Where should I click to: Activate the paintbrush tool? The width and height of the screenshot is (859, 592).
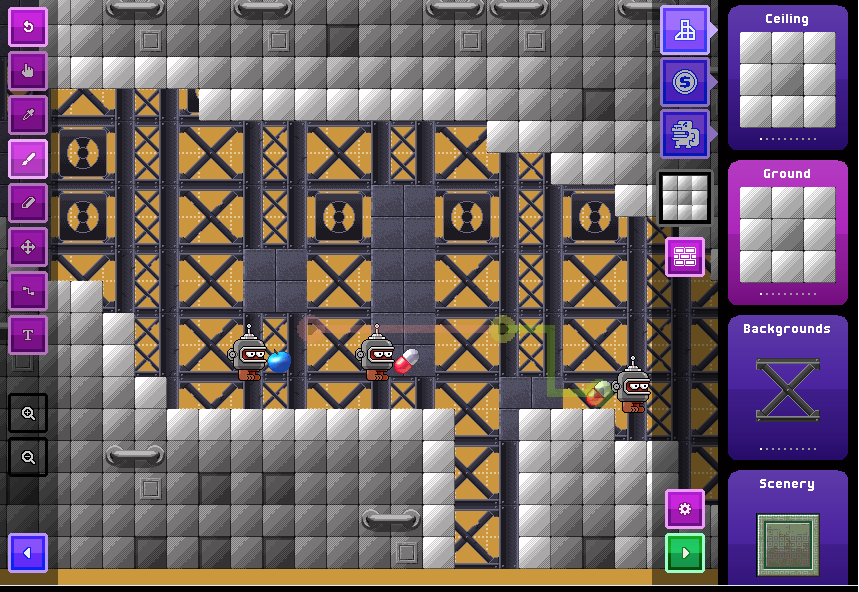tap(28, 159)
